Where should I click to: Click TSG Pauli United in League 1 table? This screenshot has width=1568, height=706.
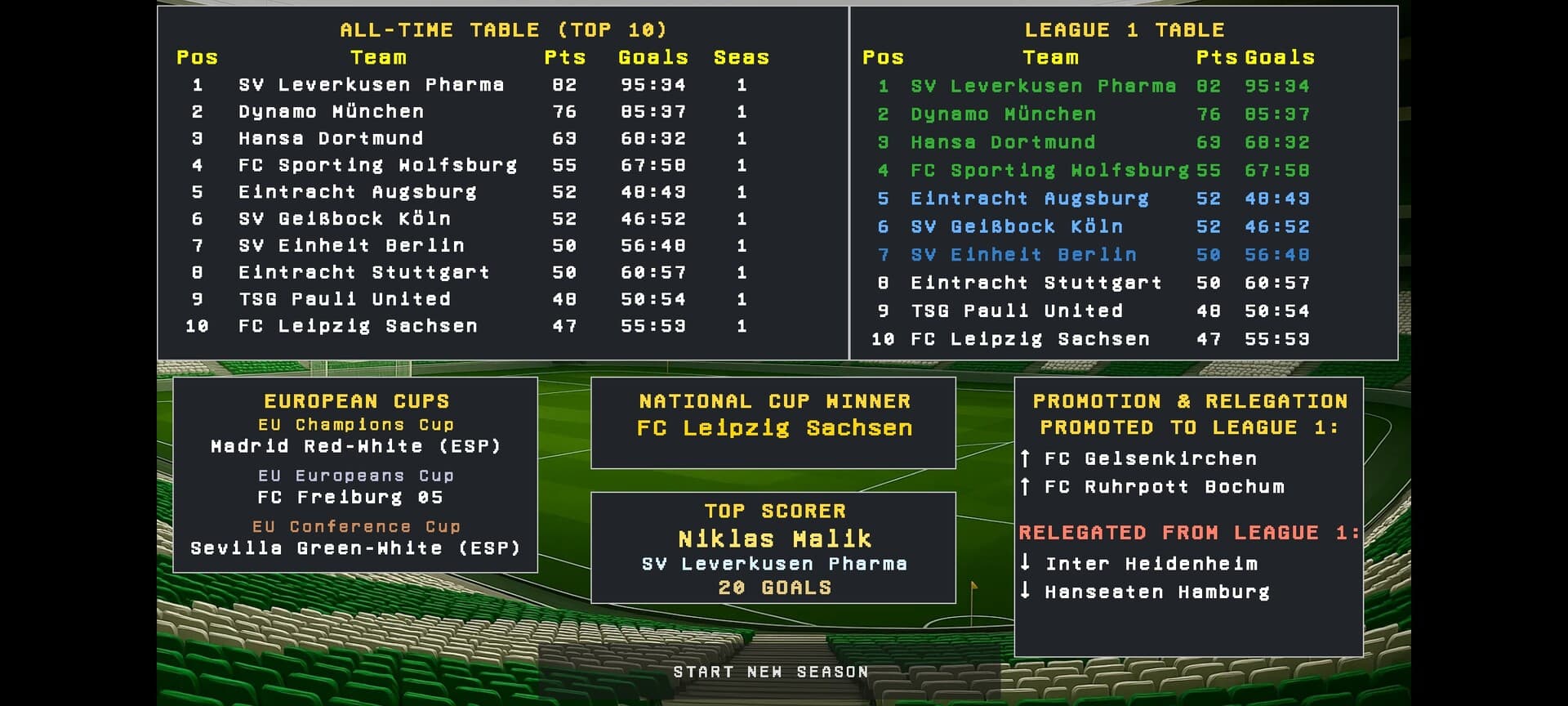pyautogui.click(x=1018, y=311)
